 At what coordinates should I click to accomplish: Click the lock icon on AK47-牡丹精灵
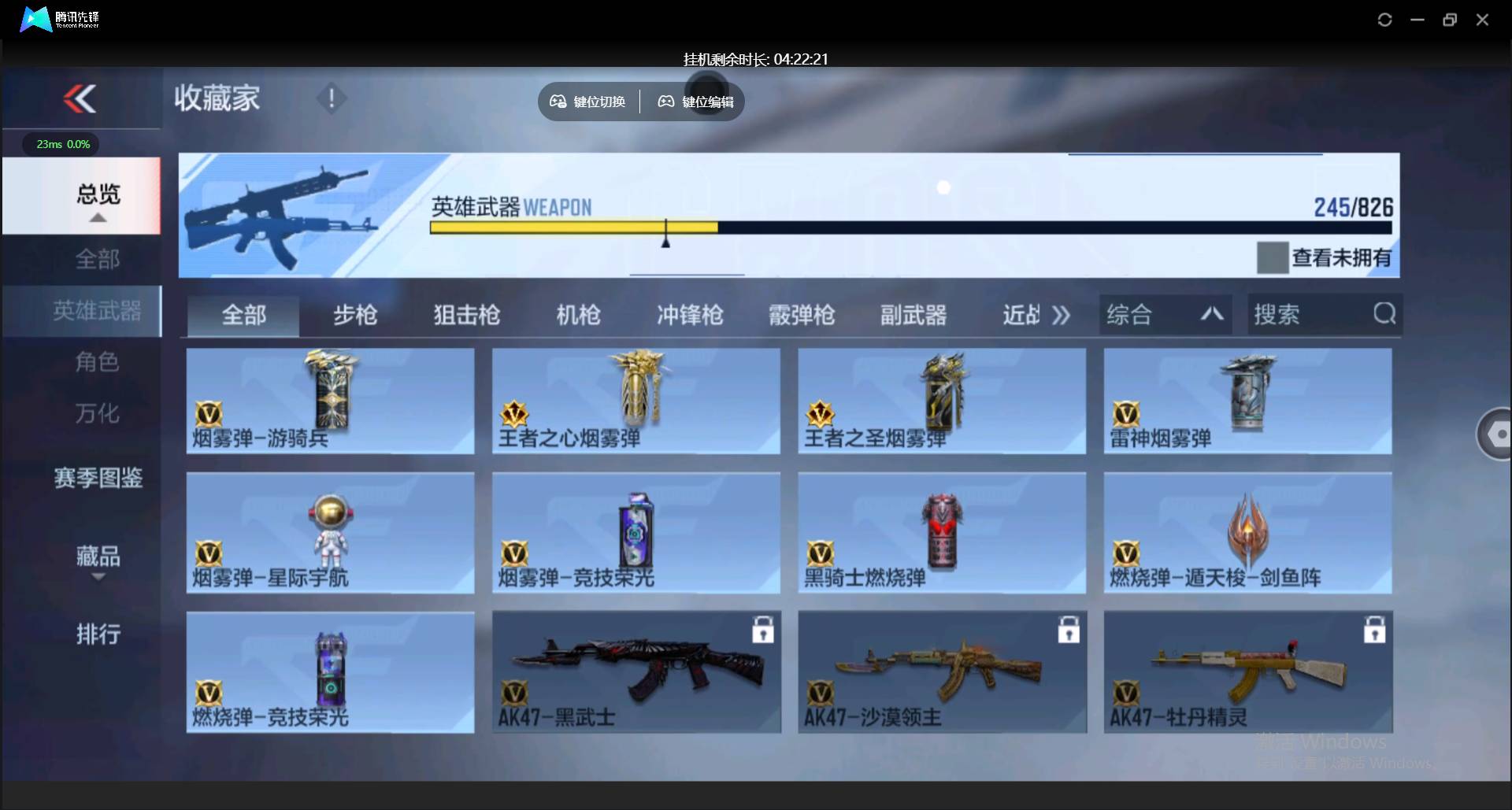[1374, 630]
